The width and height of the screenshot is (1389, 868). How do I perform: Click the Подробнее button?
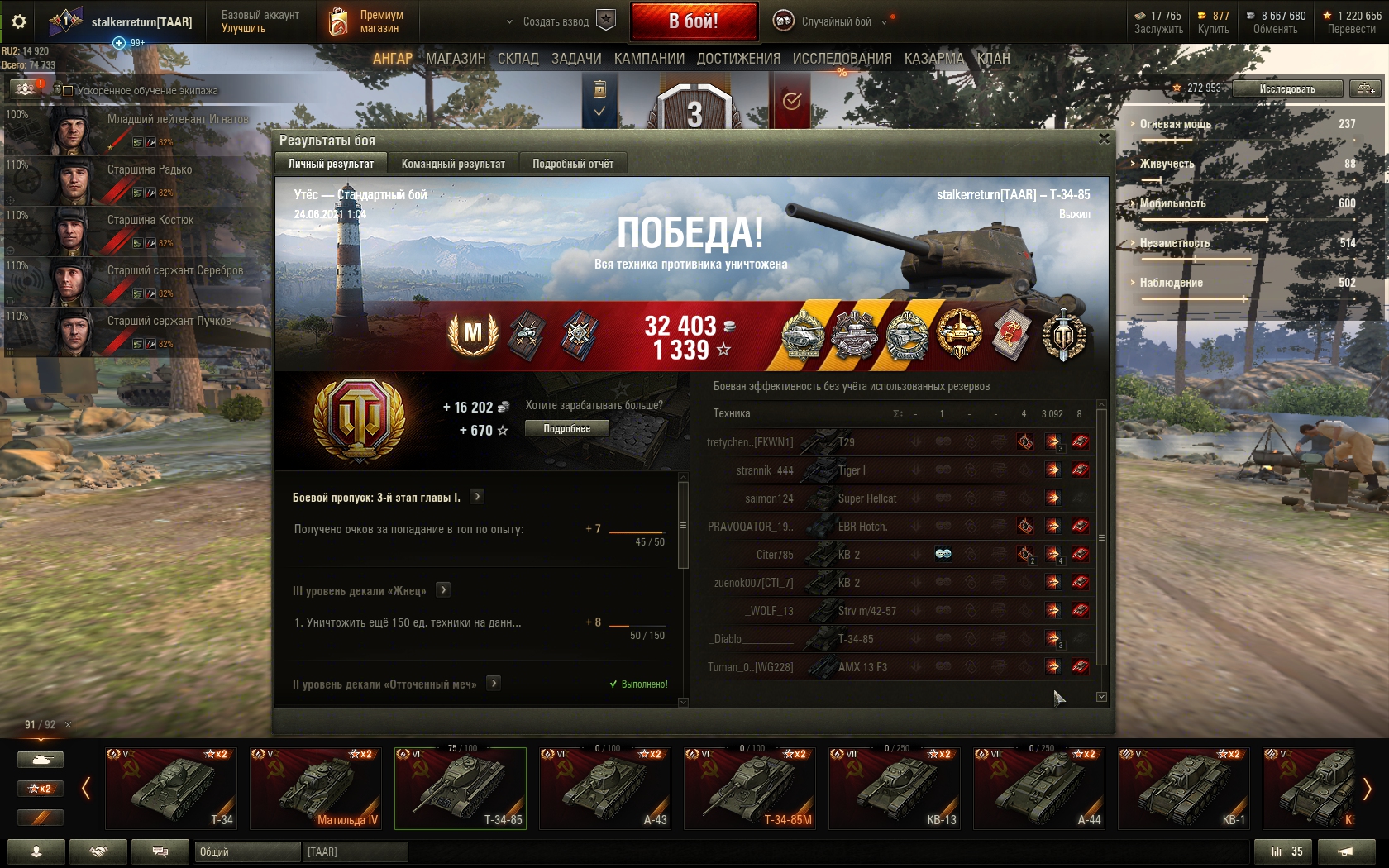pyautogui.click(x=567, y=429)
